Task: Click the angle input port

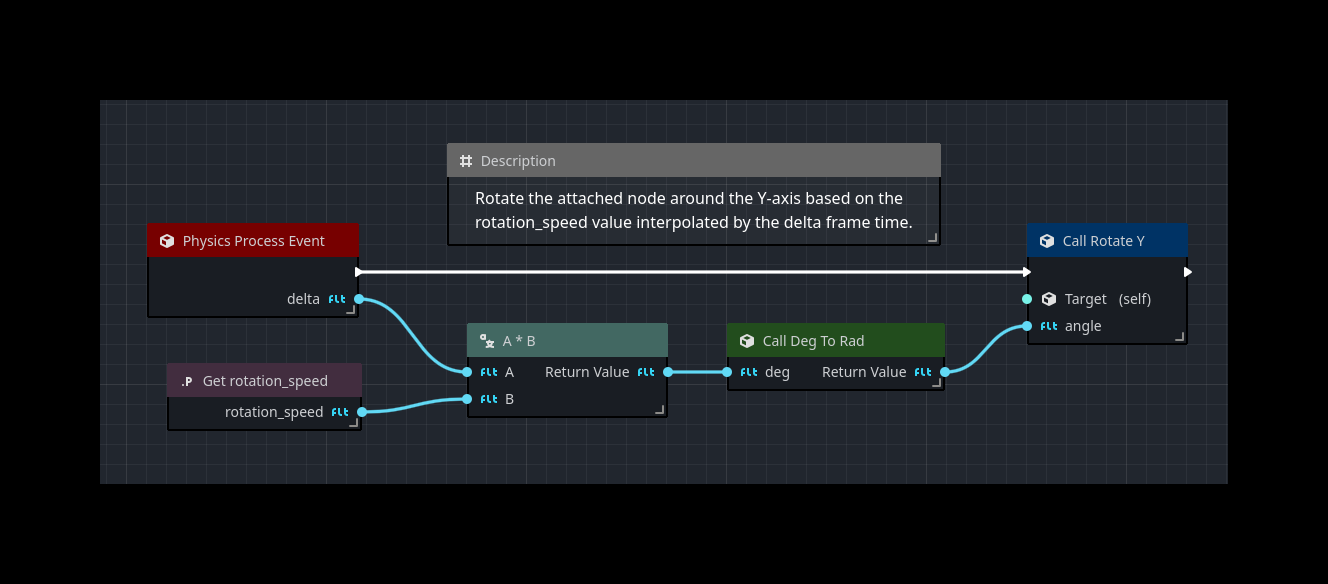Action: [x=1027, y=326]
